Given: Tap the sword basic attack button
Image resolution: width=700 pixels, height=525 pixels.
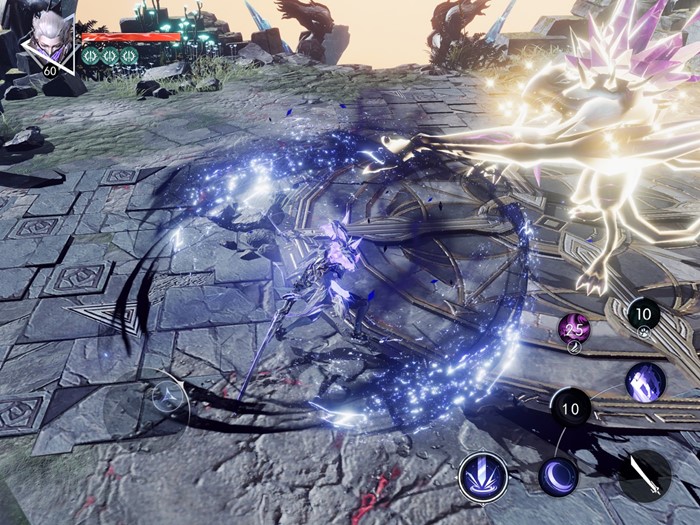Looking at the screenshot, I should tap(644, 476).
